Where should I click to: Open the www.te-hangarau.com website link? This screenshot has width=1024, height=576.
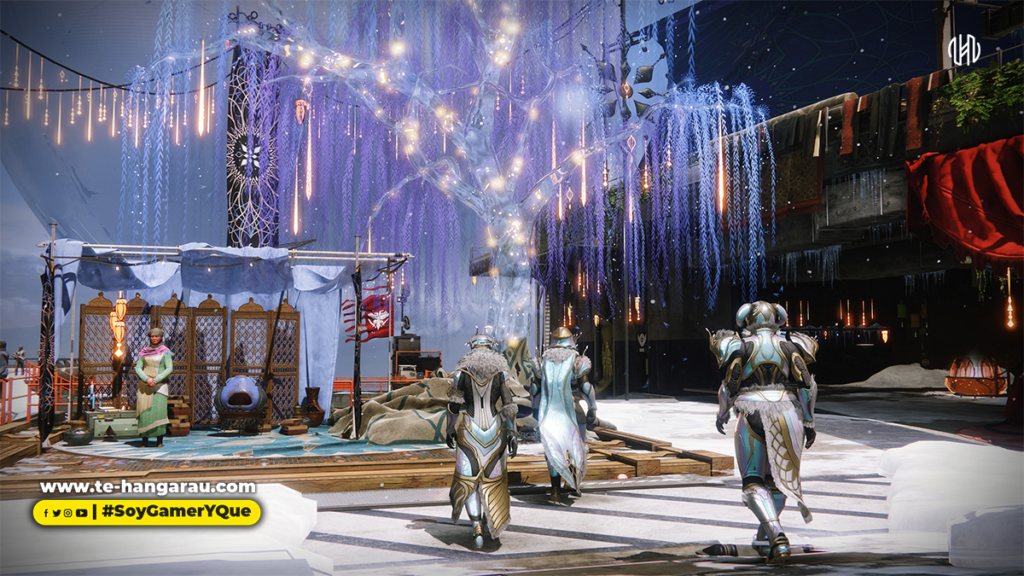coord(147,488)
